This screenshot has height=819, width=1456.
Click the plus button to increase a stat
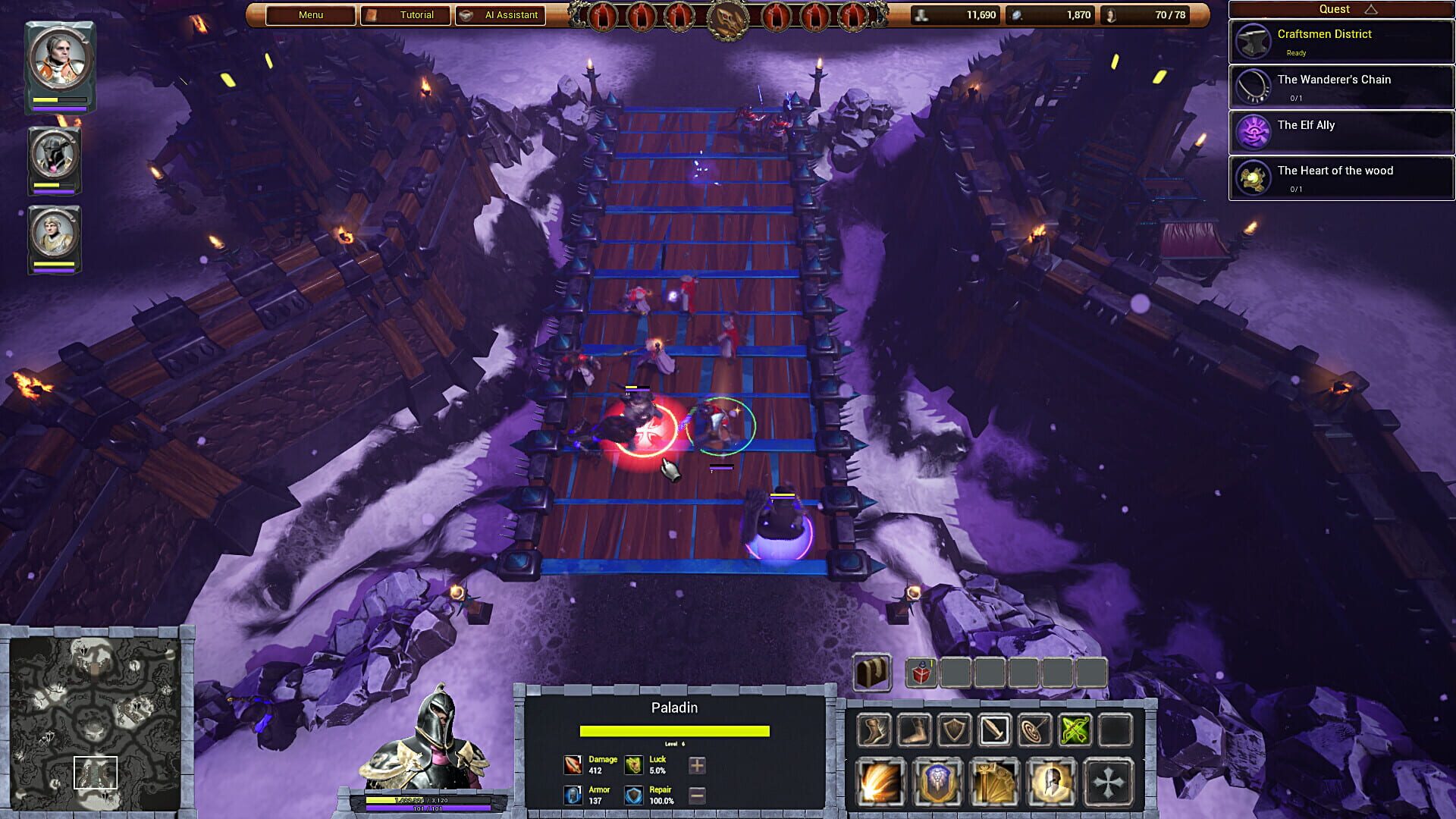point(695,766)
